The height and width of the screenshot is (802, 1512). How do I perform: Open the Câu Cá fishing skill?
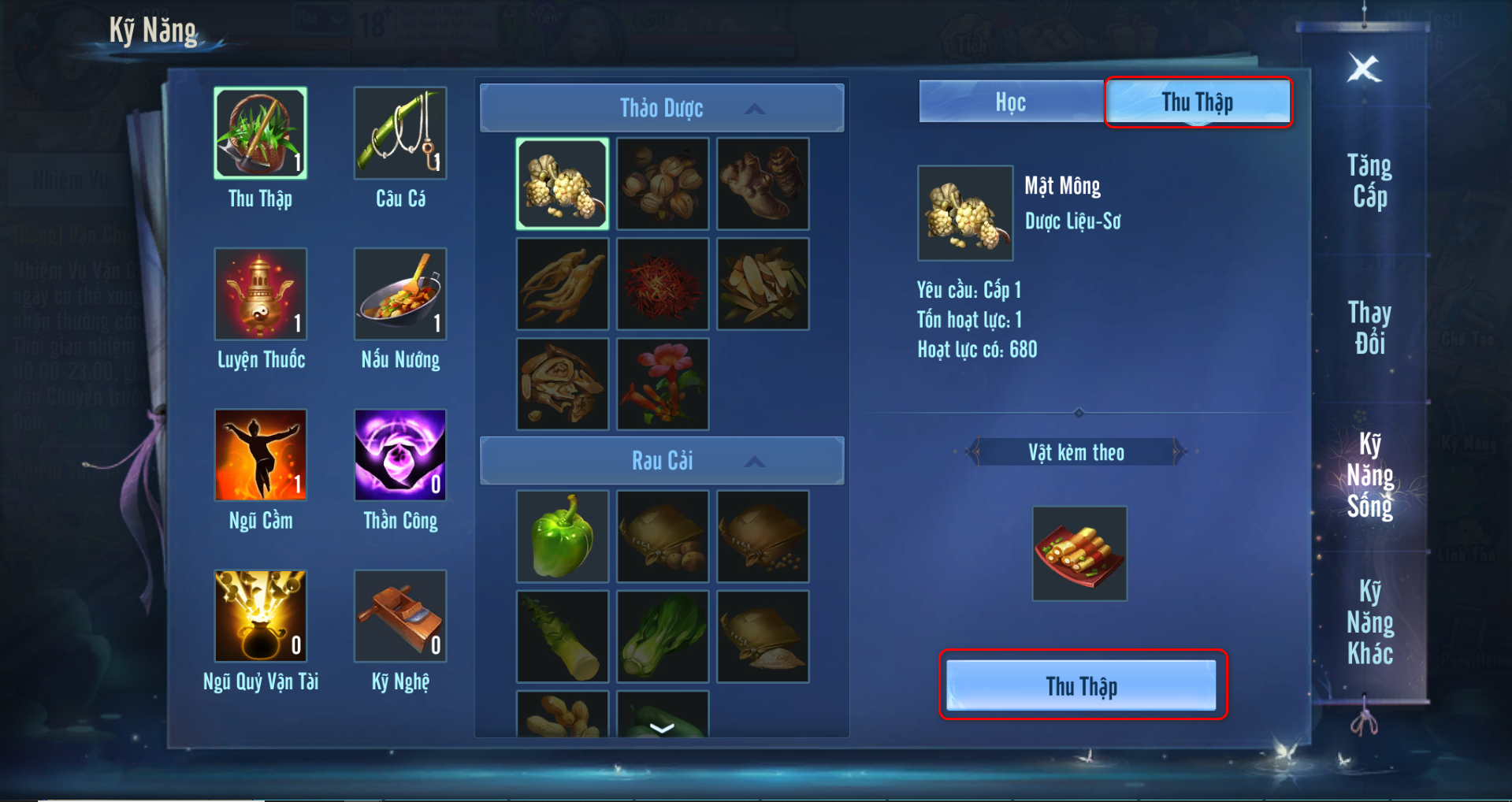click(x=400, y=134)
